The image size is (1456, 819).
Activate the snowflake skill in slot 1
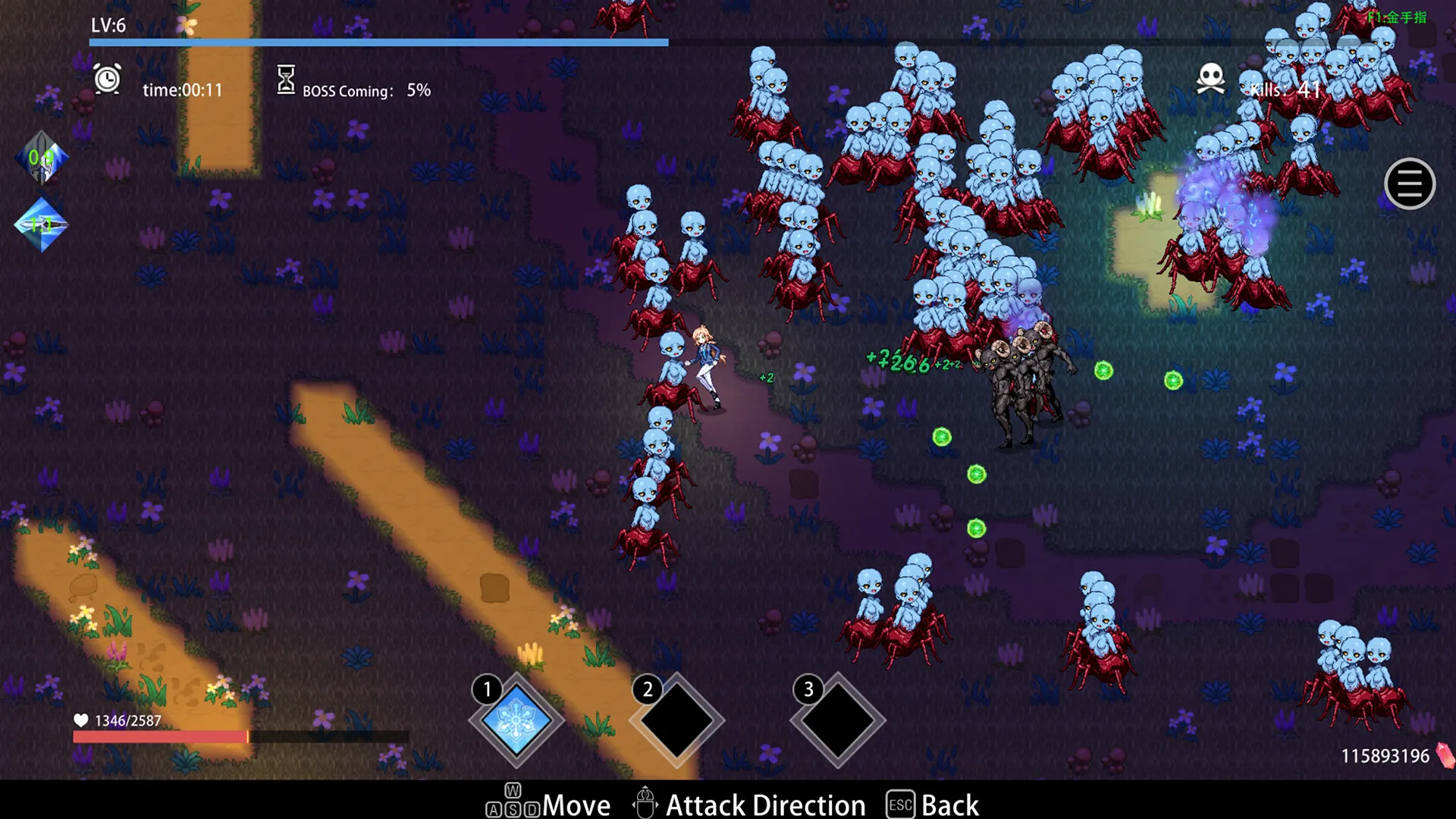click(x=517, y=720)
